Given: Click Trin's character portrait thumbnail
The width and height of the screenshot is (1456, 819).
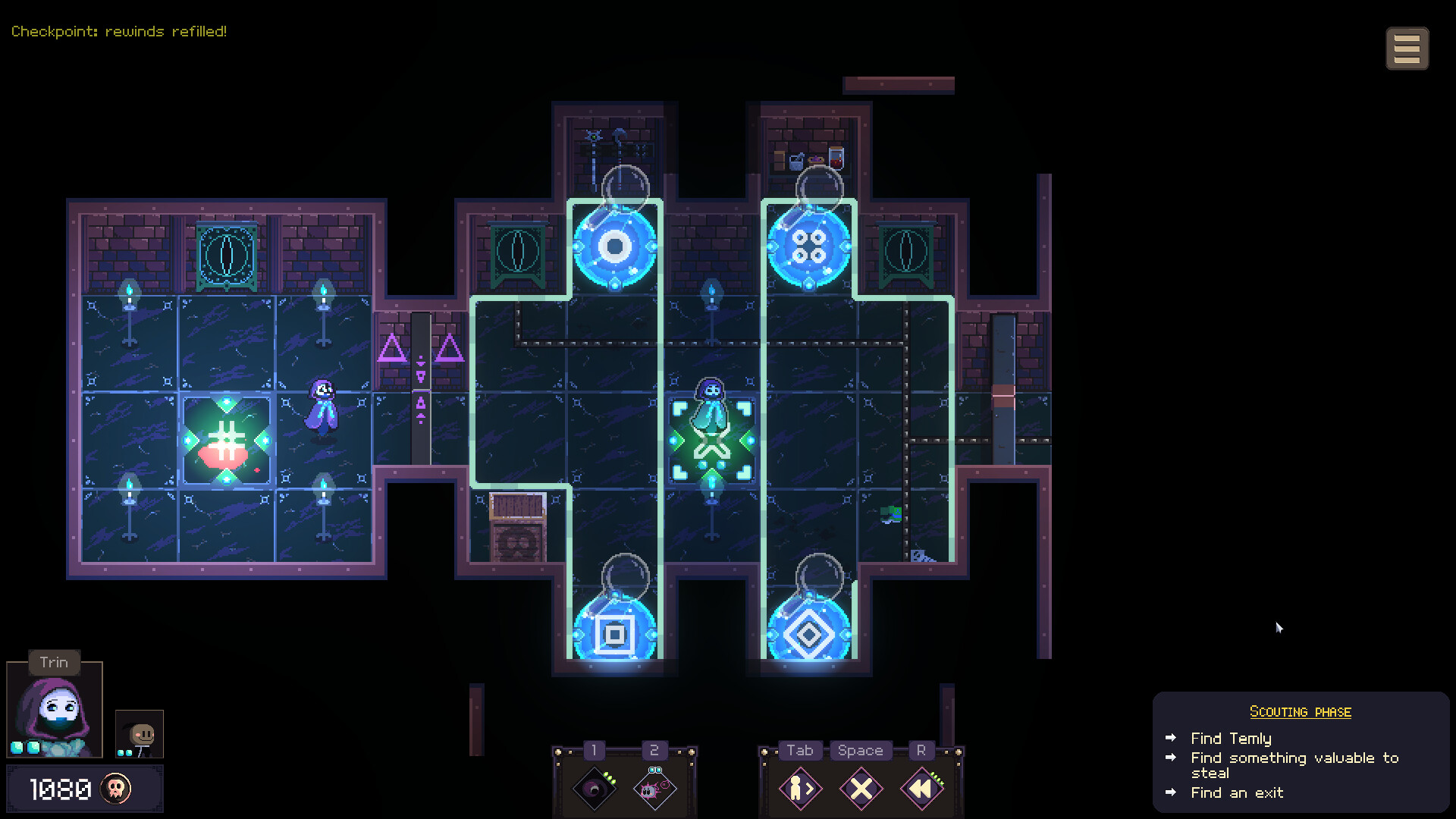Looking at the screenshot, I should coord(53,709).
